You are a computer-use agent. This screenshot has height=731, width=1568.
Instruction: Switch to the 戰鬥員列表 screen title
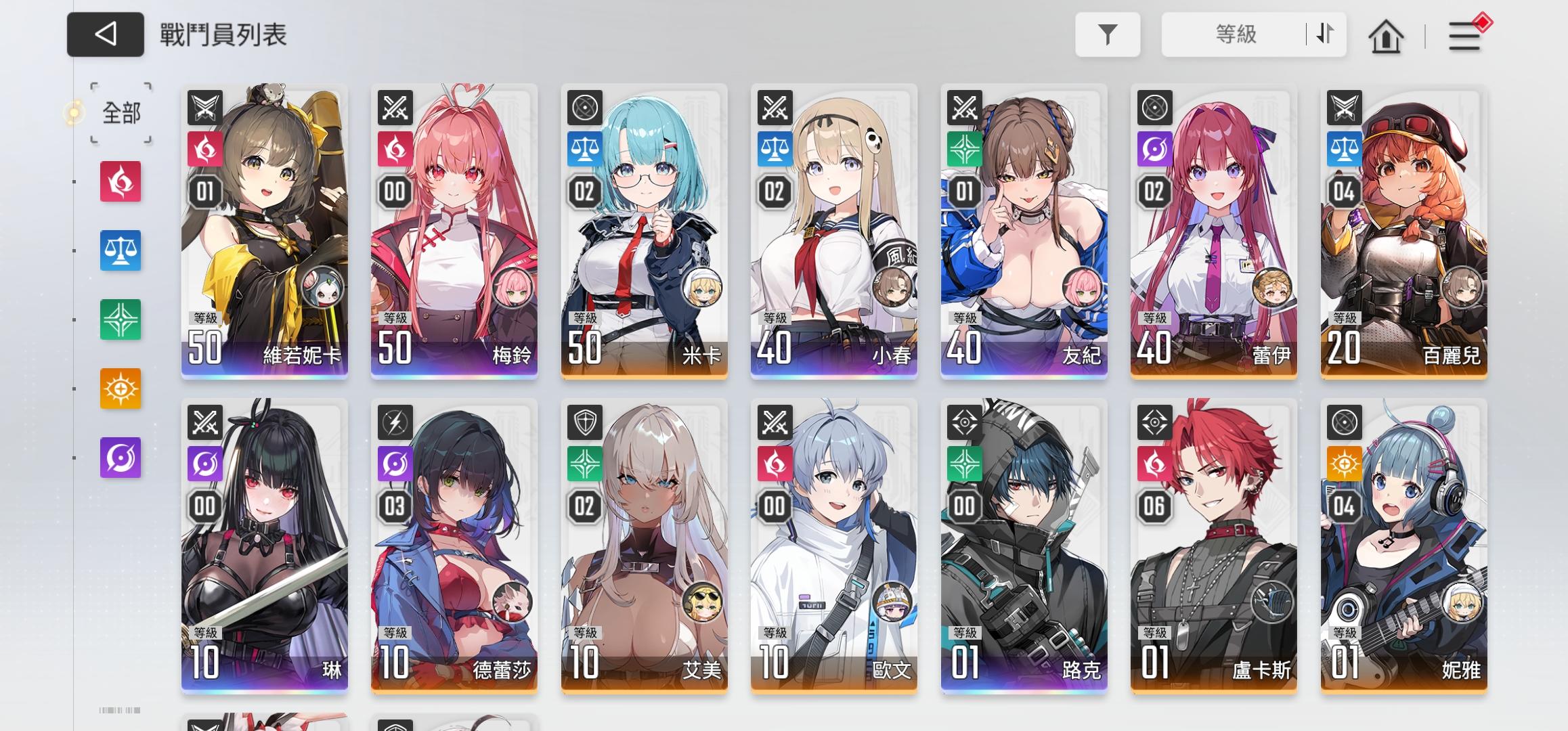pyautogui.click(x=223, y=35)
